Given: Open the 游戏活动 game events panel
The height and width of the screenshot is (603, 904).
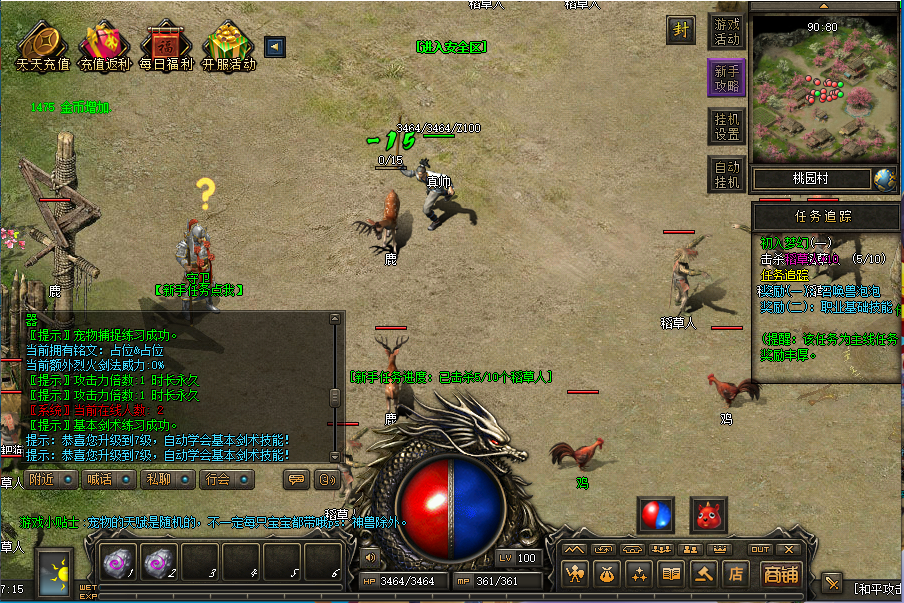Looking at the screenshot, I should pyautogui.click(x=727, y=31).
